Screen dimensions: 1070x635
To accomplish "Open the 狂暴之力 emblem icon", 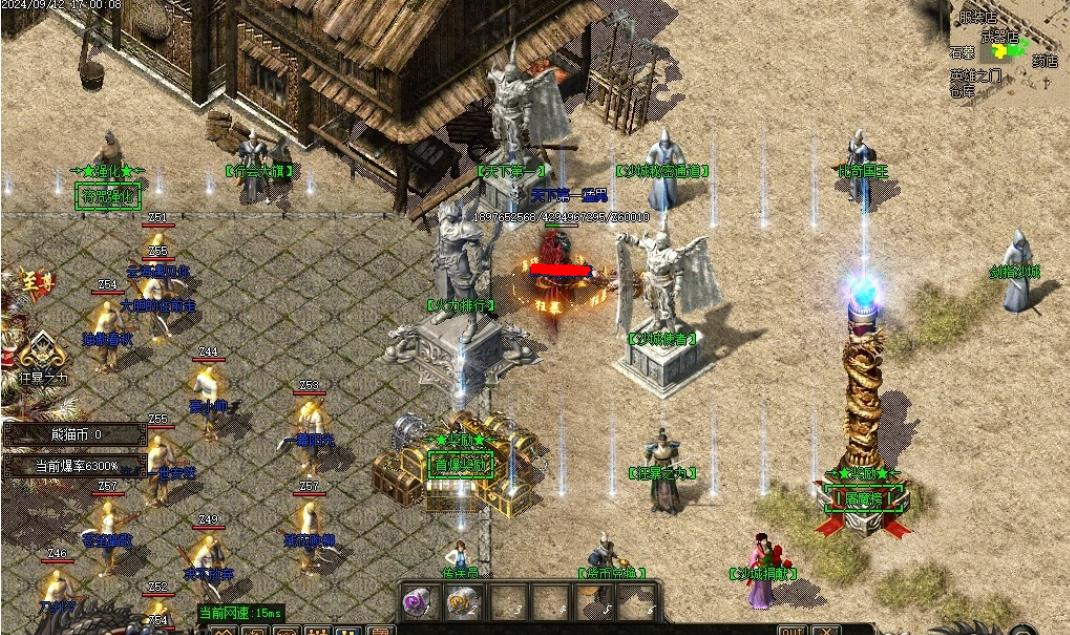I will [x=43, y=353].
